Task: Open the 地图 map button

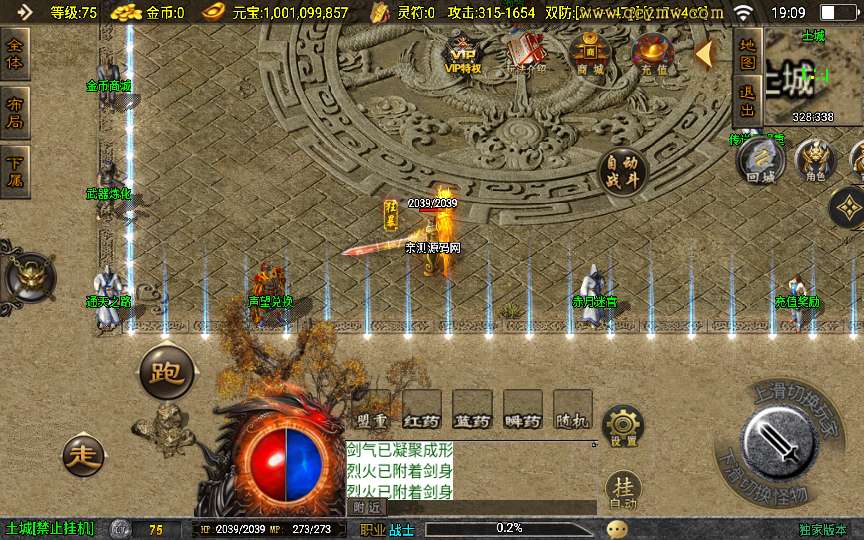Action: (x=746, y=54)
